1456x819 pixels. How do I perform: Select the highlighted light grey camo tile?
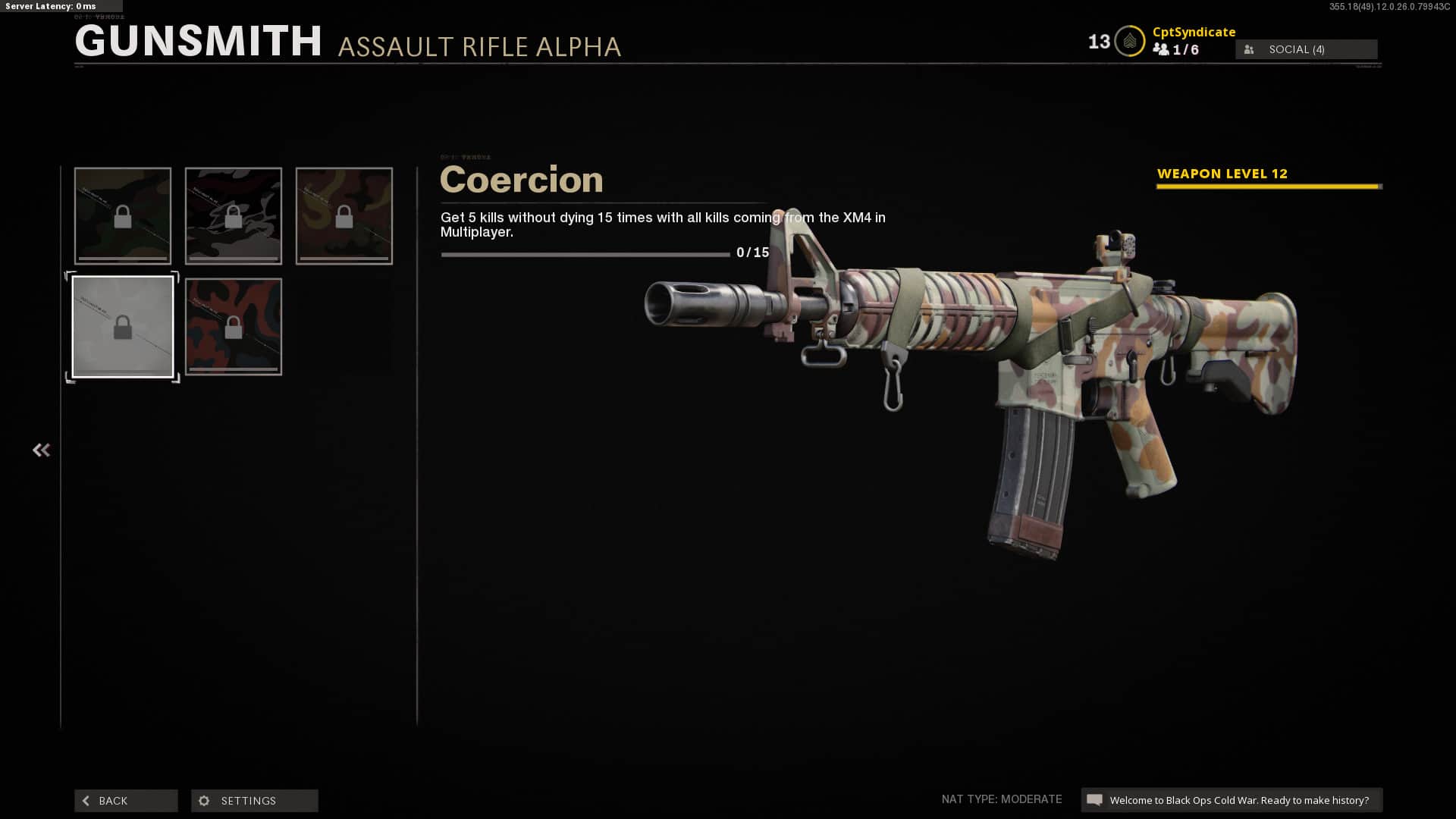123,327
